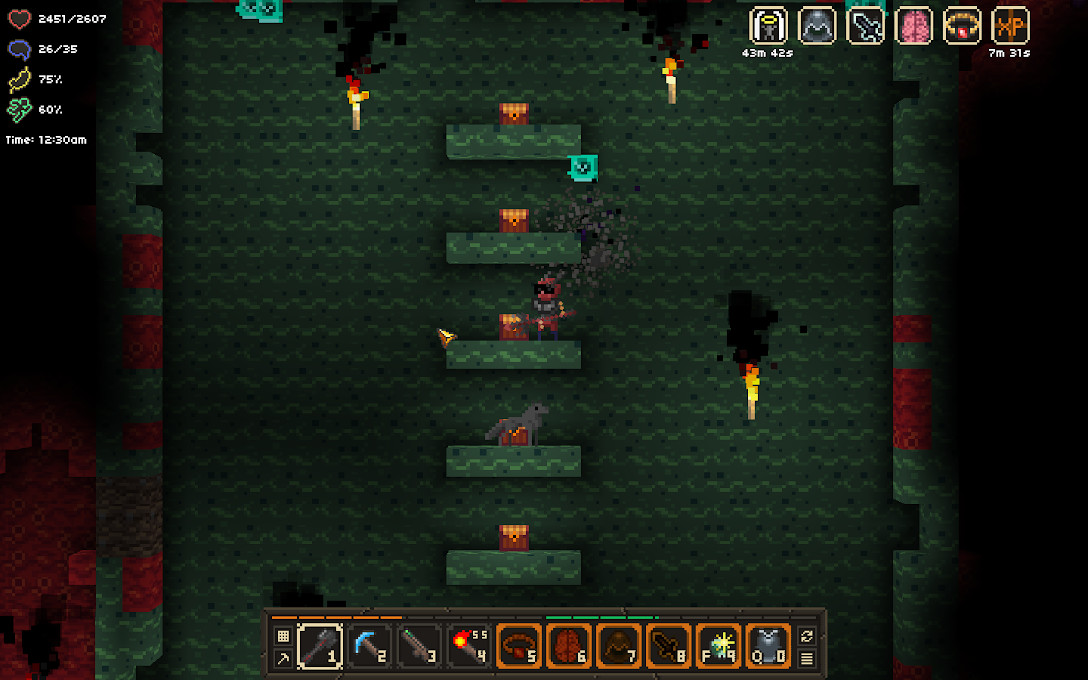Image resolution: width=1088 pixels, height=680 pixels.
Task: Open the inventory grid button
Action: point(283,635)
